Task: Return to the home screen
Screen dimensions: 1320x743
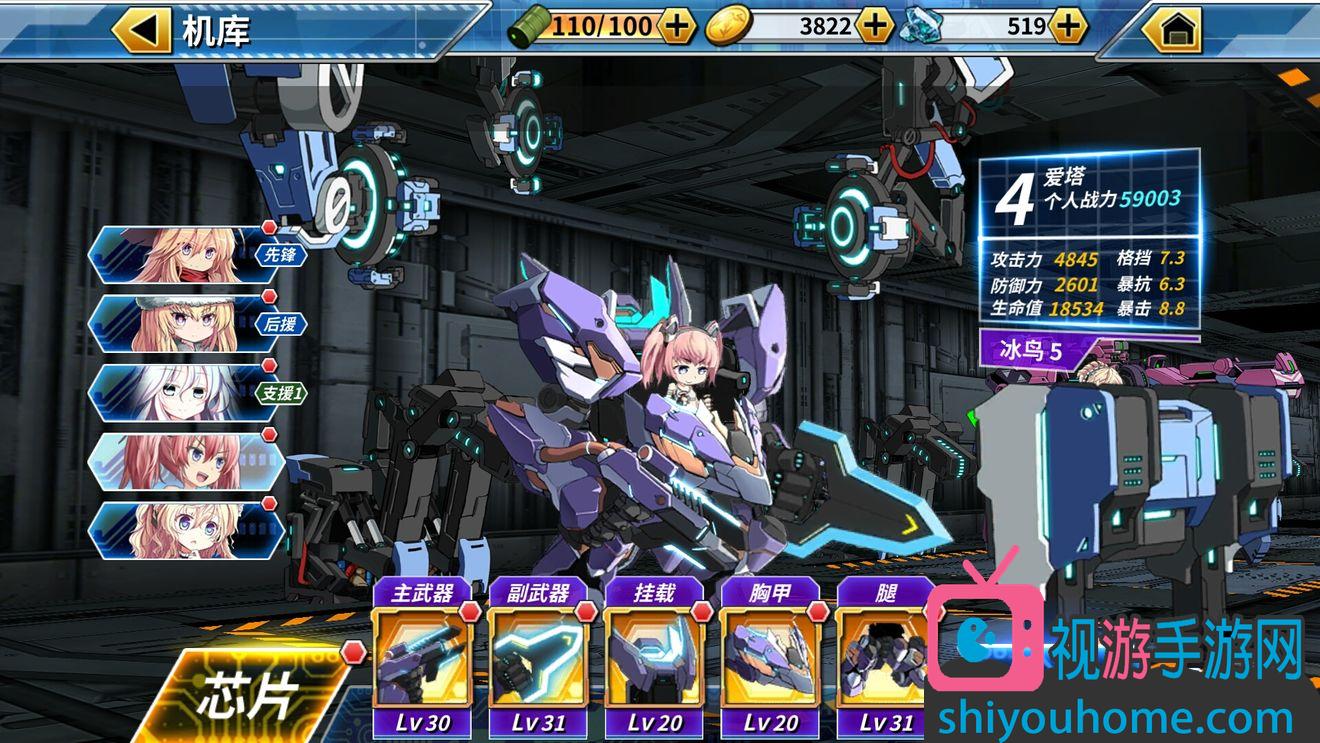Action: click(x=1171, y=30)
